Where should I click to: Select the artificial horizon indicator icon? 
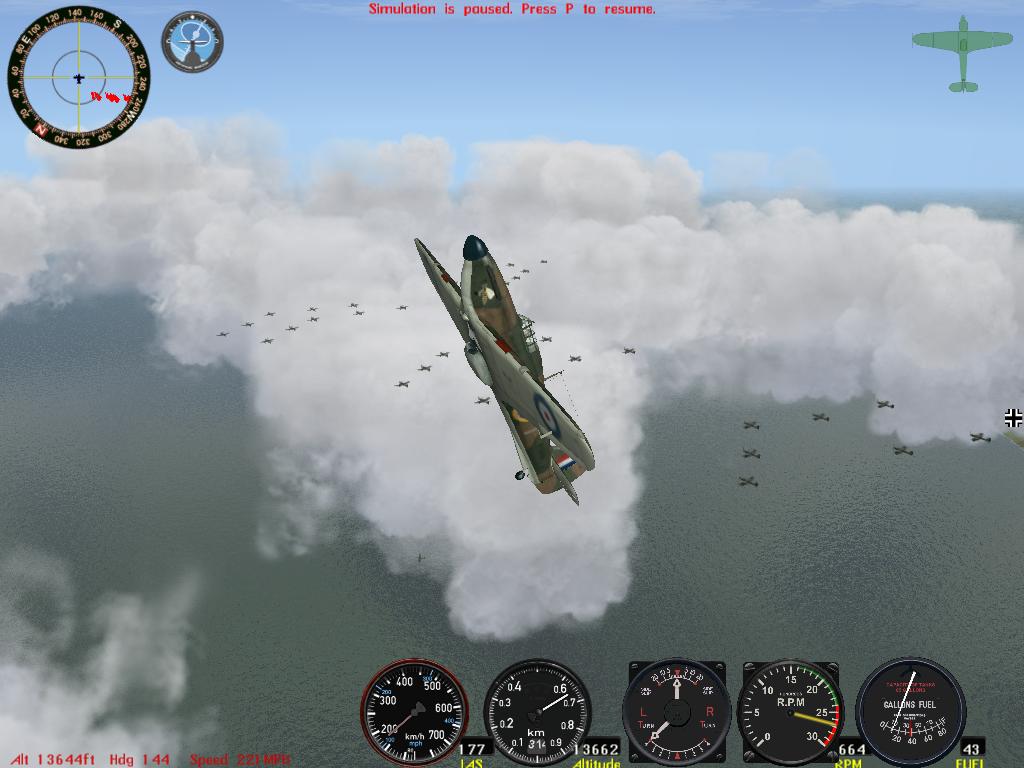coord(192,41)
